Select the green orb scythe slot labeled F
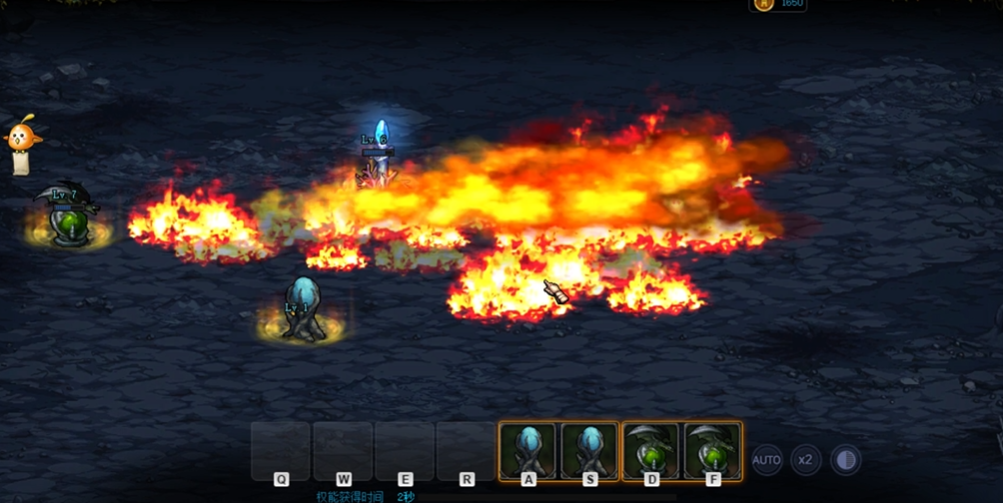 point(713,450)
